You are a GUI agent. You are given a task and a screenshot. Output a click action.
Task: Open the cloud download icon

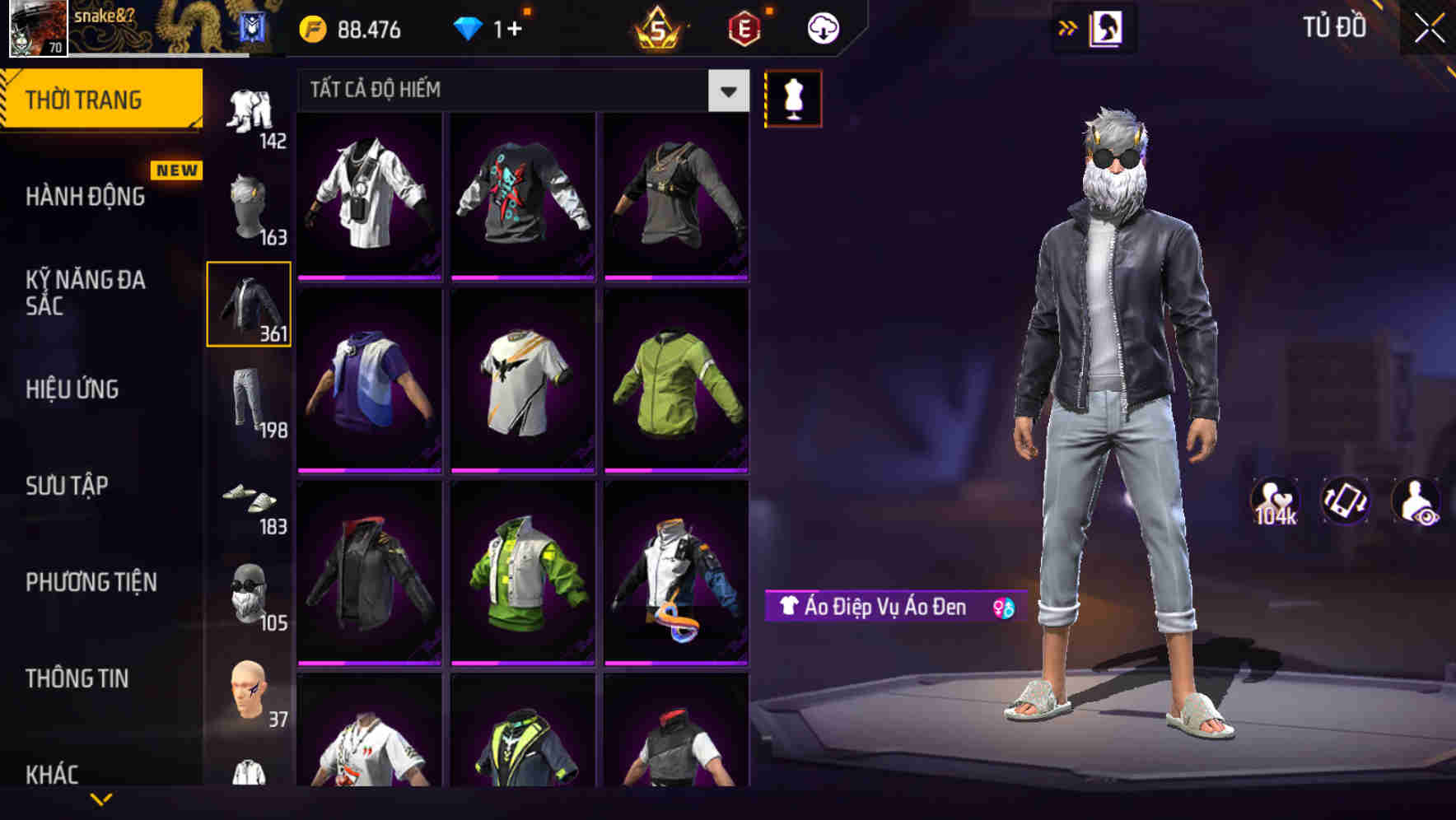tap(823, 27)
